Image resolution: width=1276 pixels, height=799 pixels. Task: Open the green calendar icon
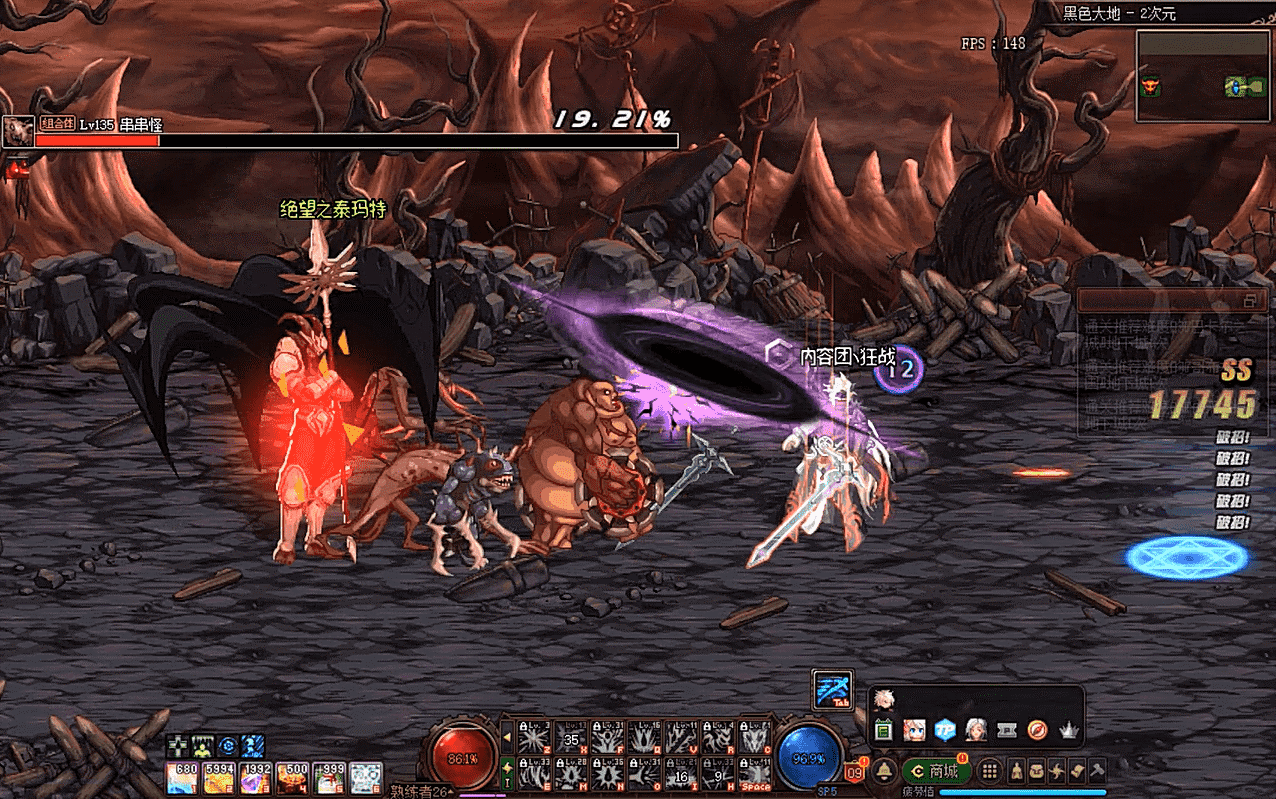pos(883,731)
